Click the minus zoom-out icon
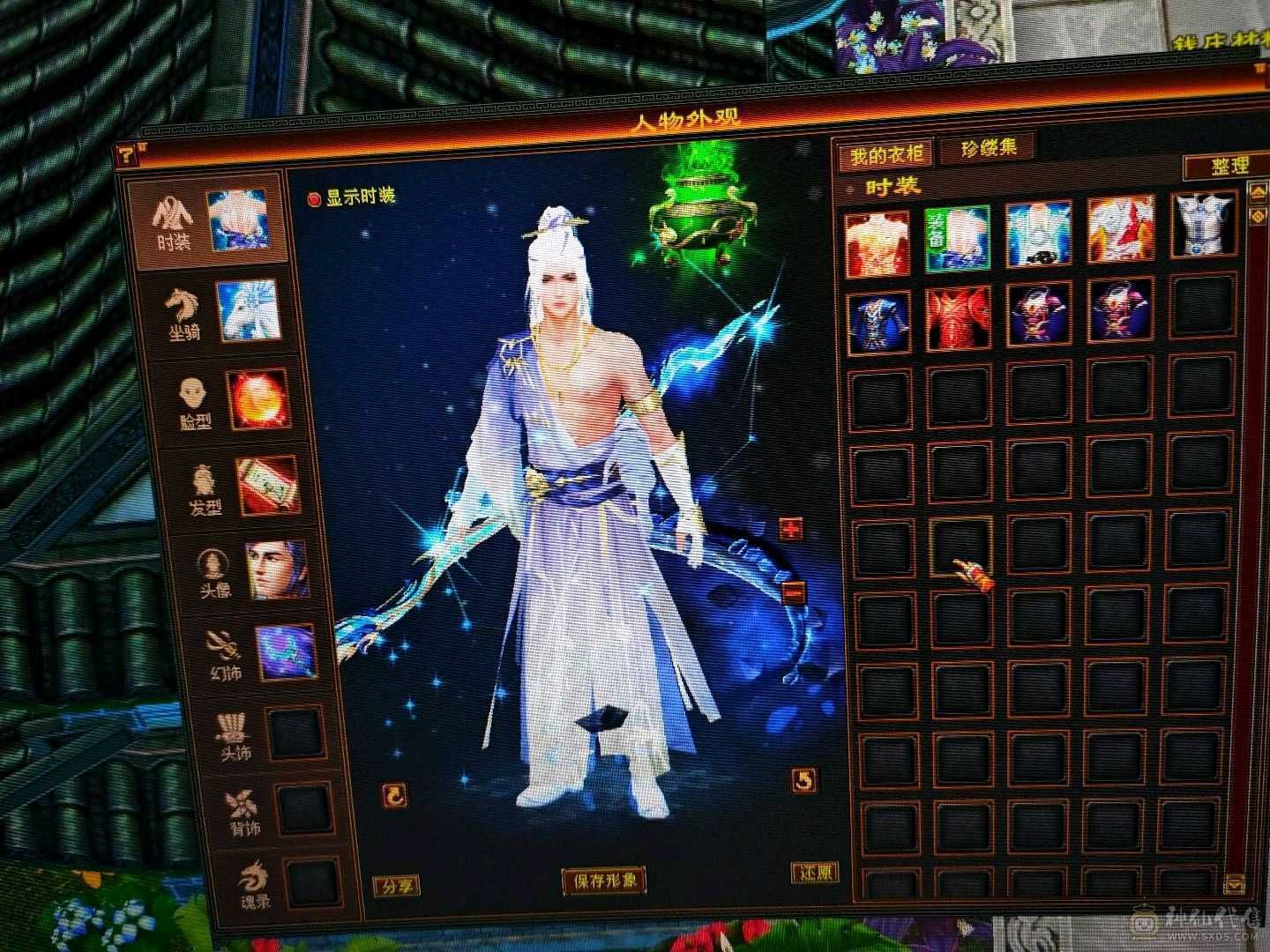This screenshot has height=952, width=1270. (792, 593)
